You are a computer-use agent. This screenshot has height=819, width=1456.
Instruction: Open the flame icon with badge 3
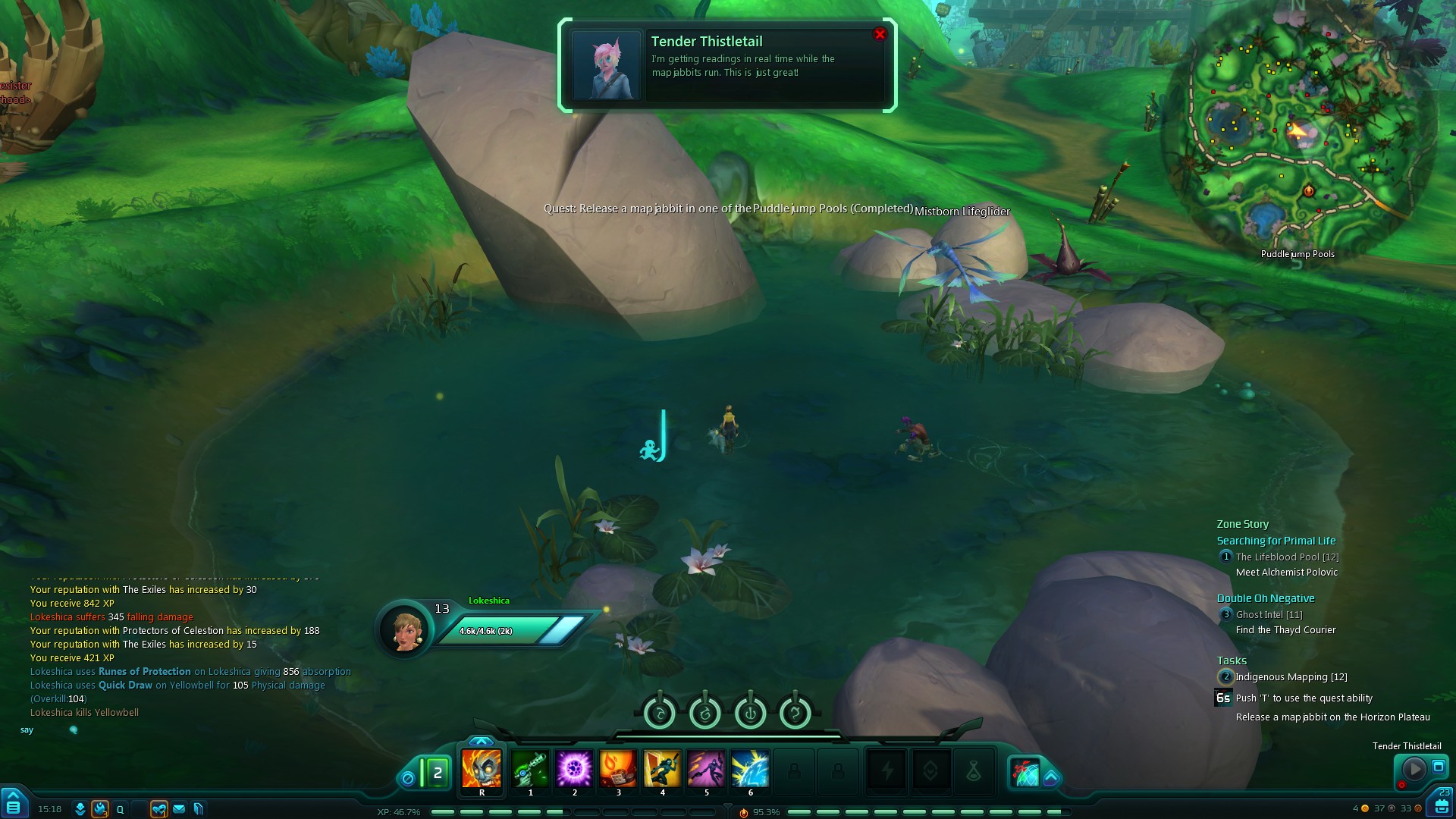click(x=100, y=809)
